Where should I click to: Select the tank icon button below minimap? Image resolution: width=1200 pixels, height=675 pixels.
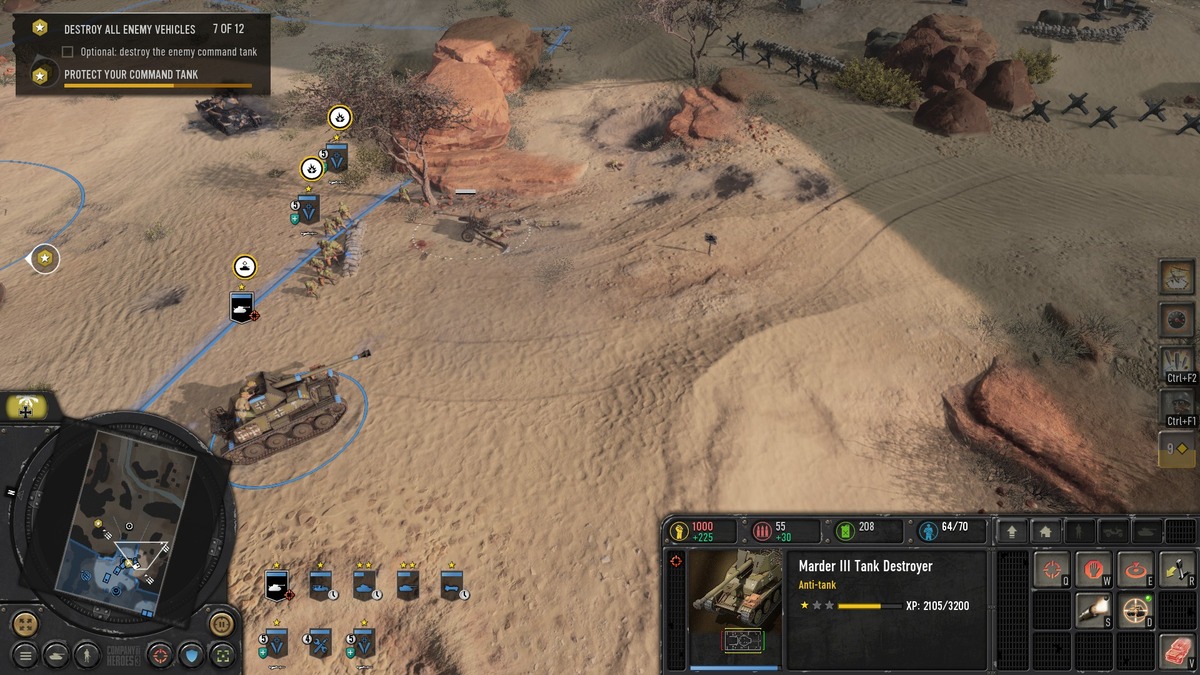[x=56, y=655]
